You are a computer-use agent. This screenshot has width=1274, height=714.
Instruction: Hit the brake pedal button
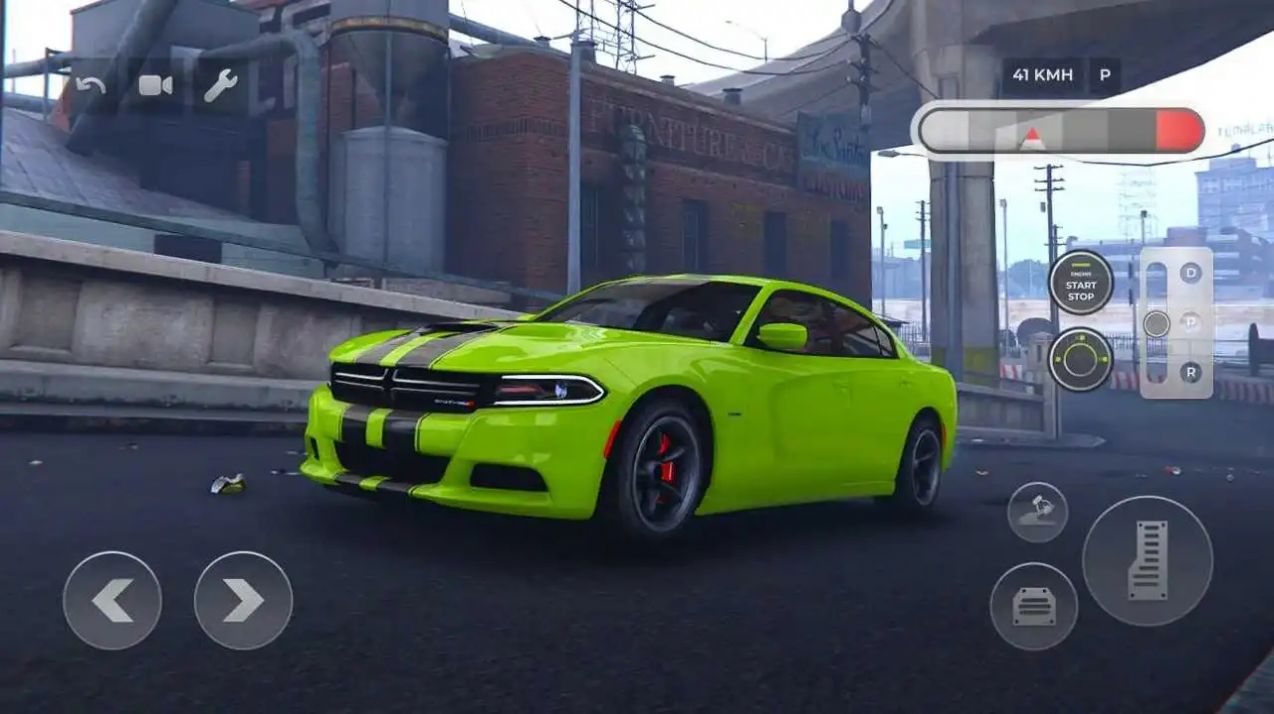[x=1033, y=606]
